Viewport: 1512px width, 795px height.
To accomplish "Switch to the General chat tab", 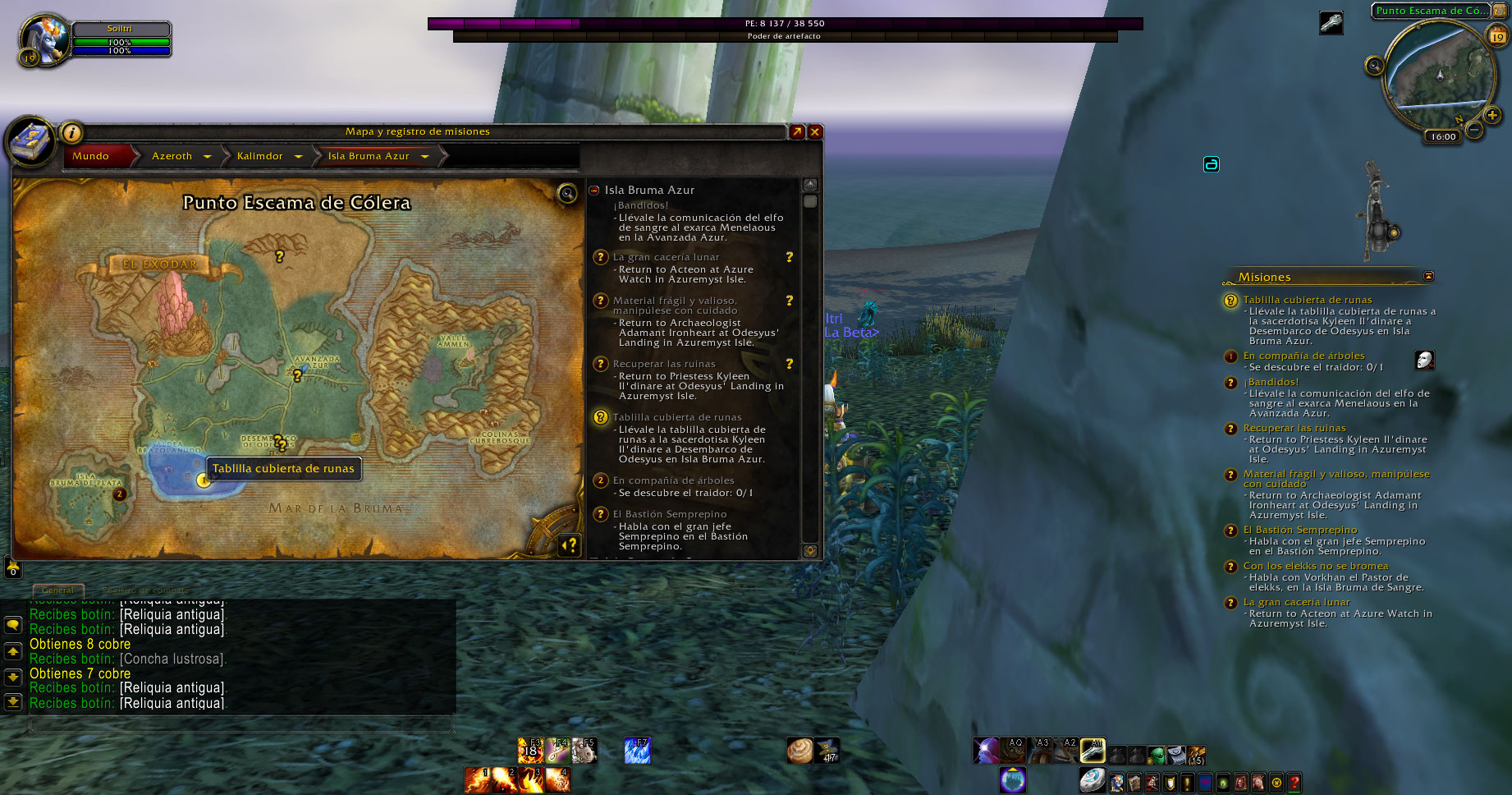I will pyautogui.click(x=57, y=590).
